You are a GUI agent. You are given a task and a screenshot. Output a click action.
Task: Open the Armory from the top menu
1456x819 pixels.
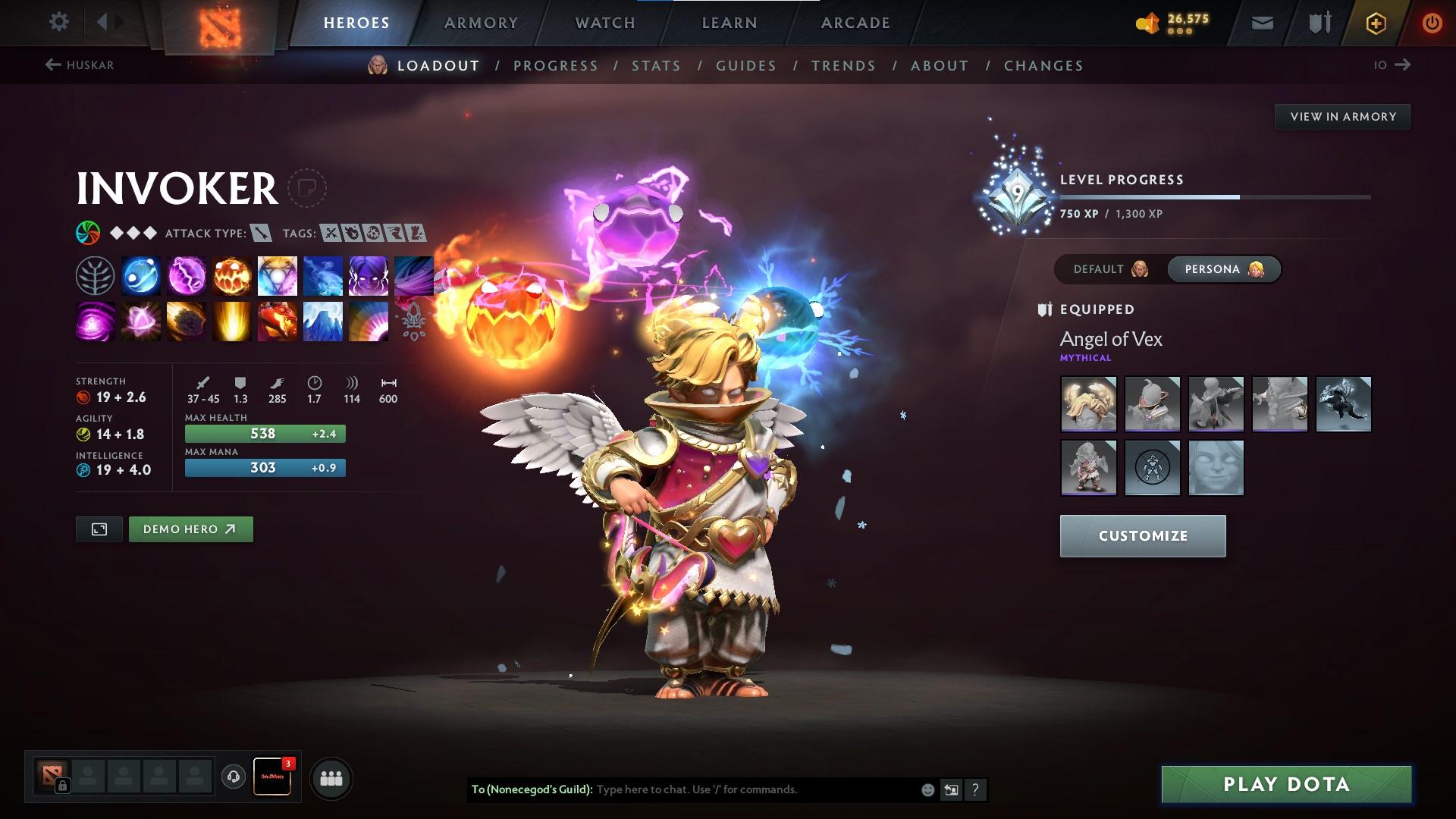click(481, 22)
